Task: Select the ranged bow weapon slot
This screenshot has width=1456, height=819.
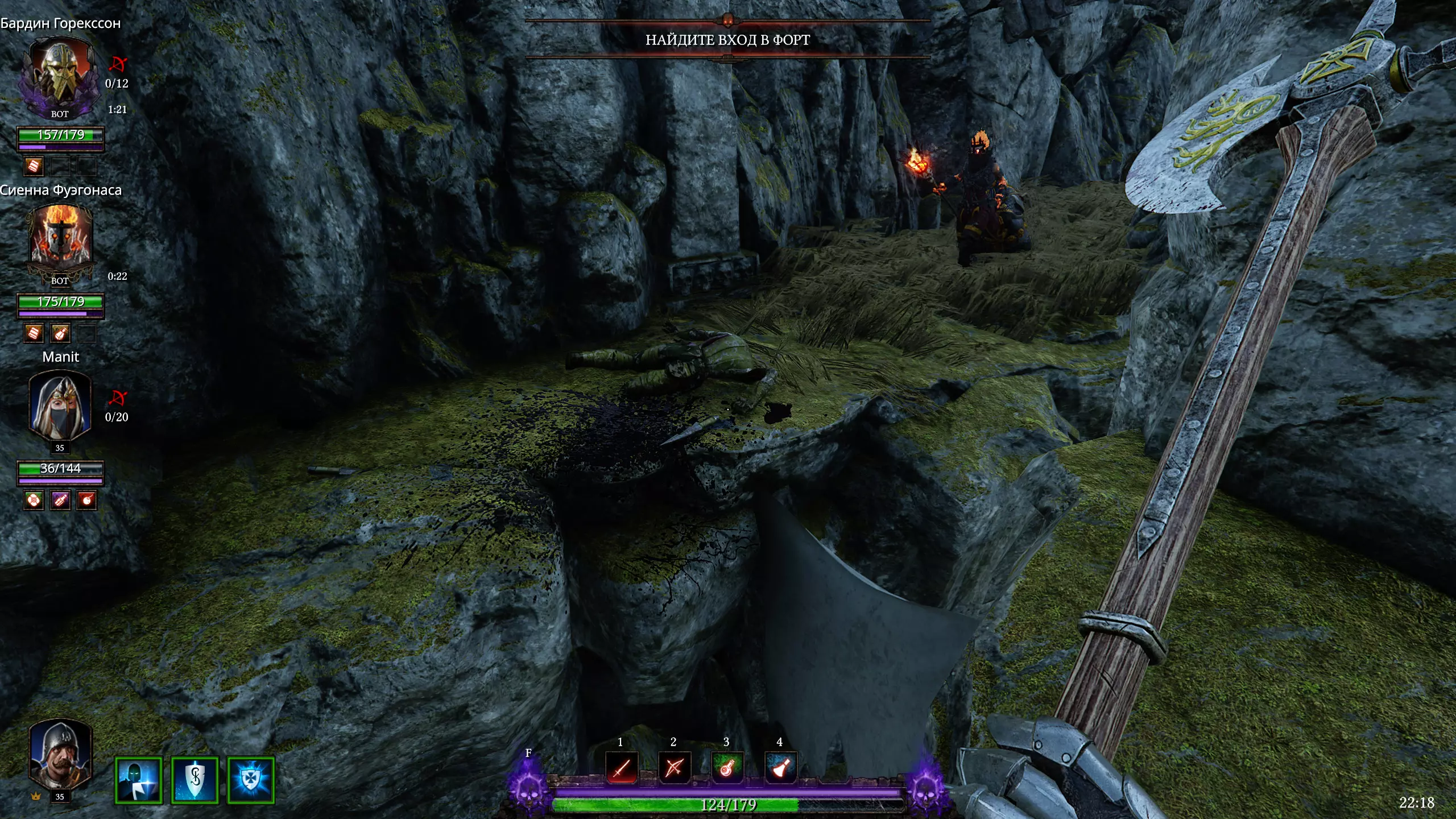Action: coord(674,768)
